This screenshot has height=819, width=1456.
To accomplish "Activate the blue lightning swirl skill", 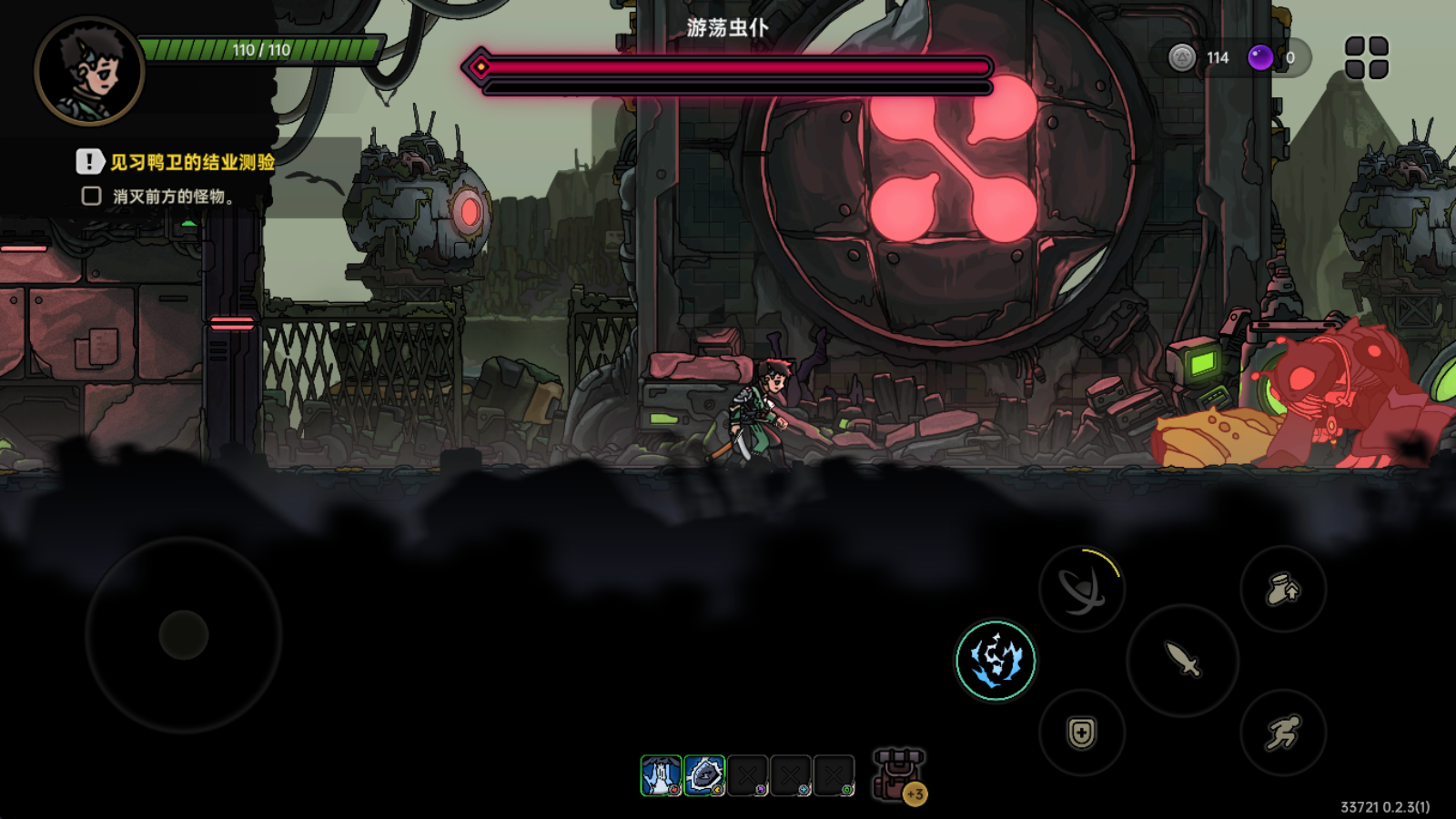I will (996, 660).
